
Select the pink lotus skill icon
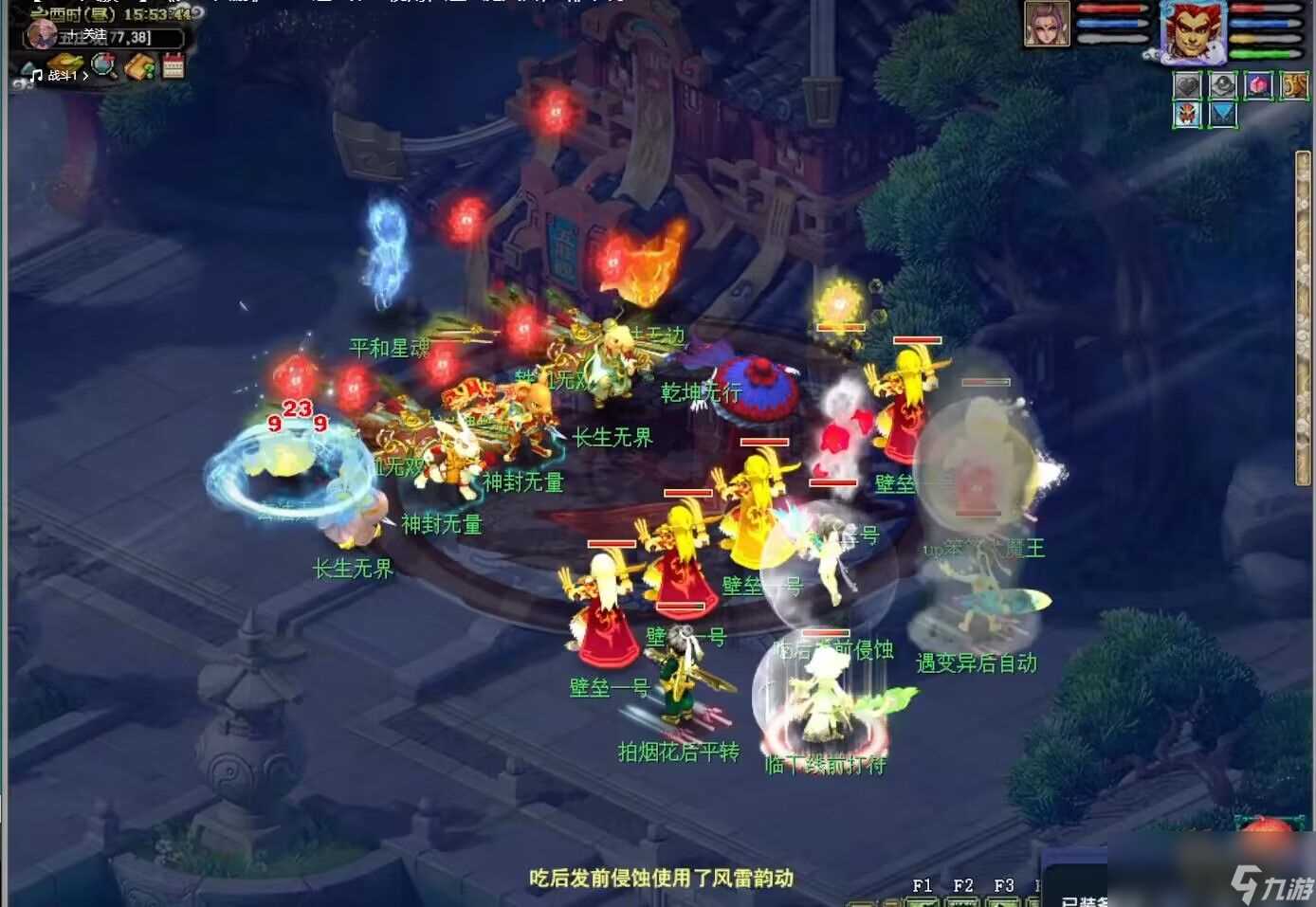(1257, 86)
